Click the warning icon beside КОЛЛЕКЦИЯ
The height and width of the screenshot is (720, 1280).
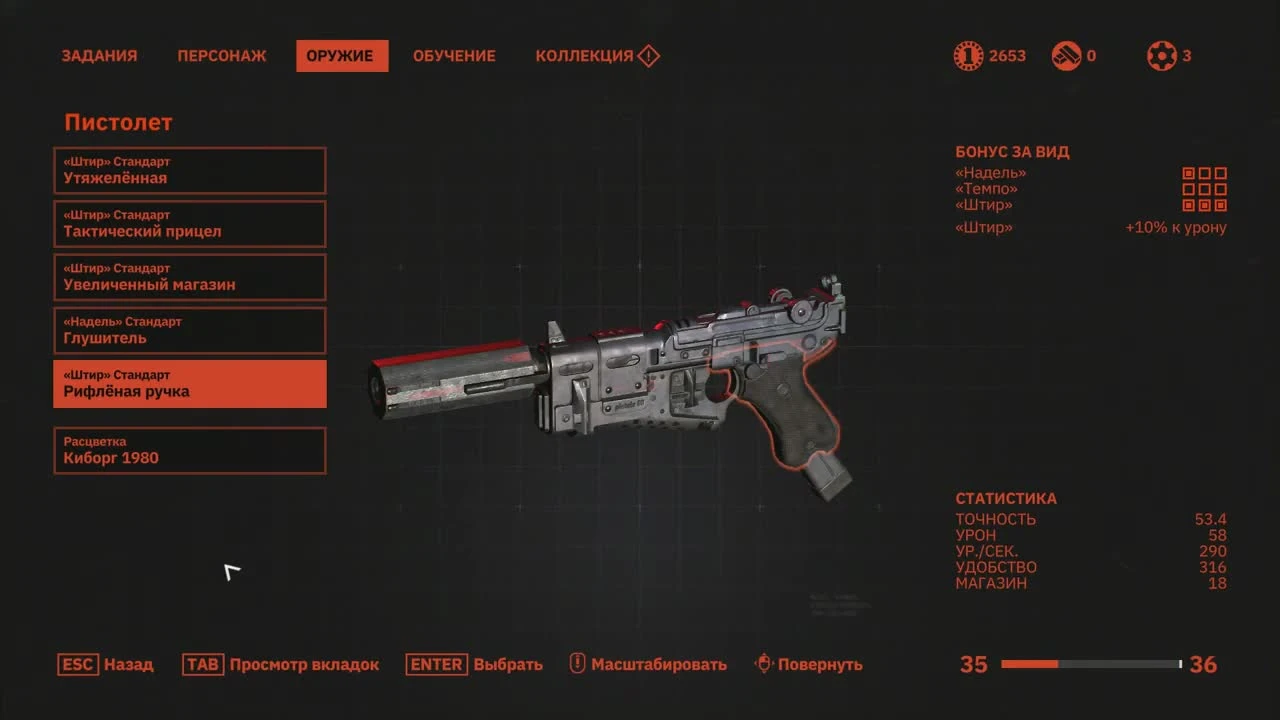pos(648,56)
